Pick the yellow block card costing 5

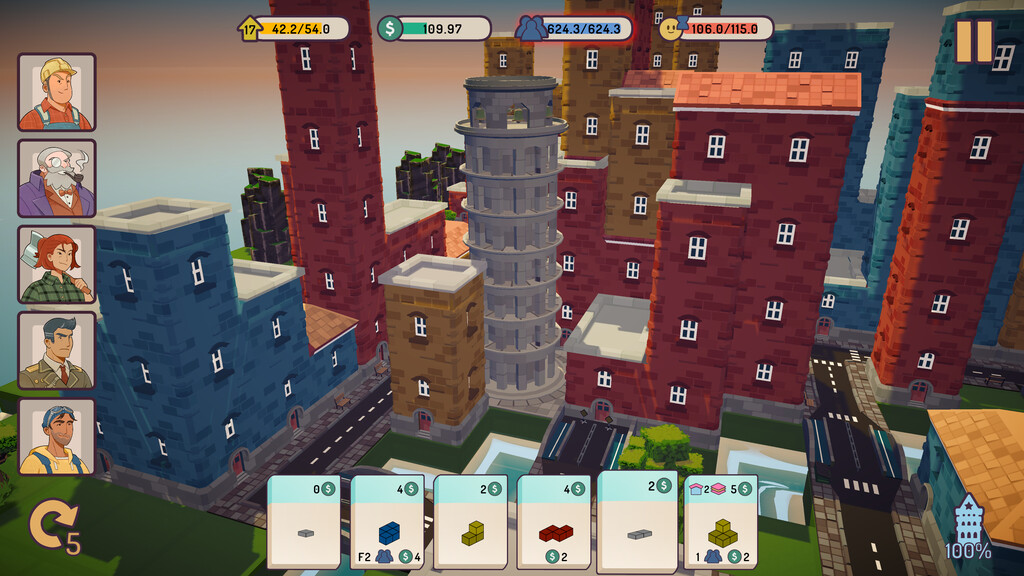click(x=721, y=522)
